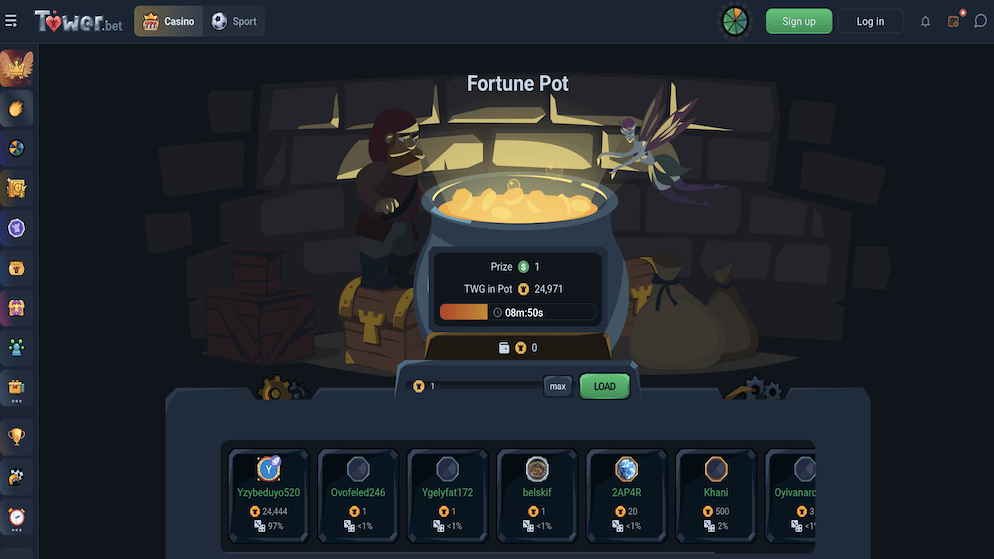Click the token amount input field
This screenshot has width=994, height=559.
[x=480, y=386]
